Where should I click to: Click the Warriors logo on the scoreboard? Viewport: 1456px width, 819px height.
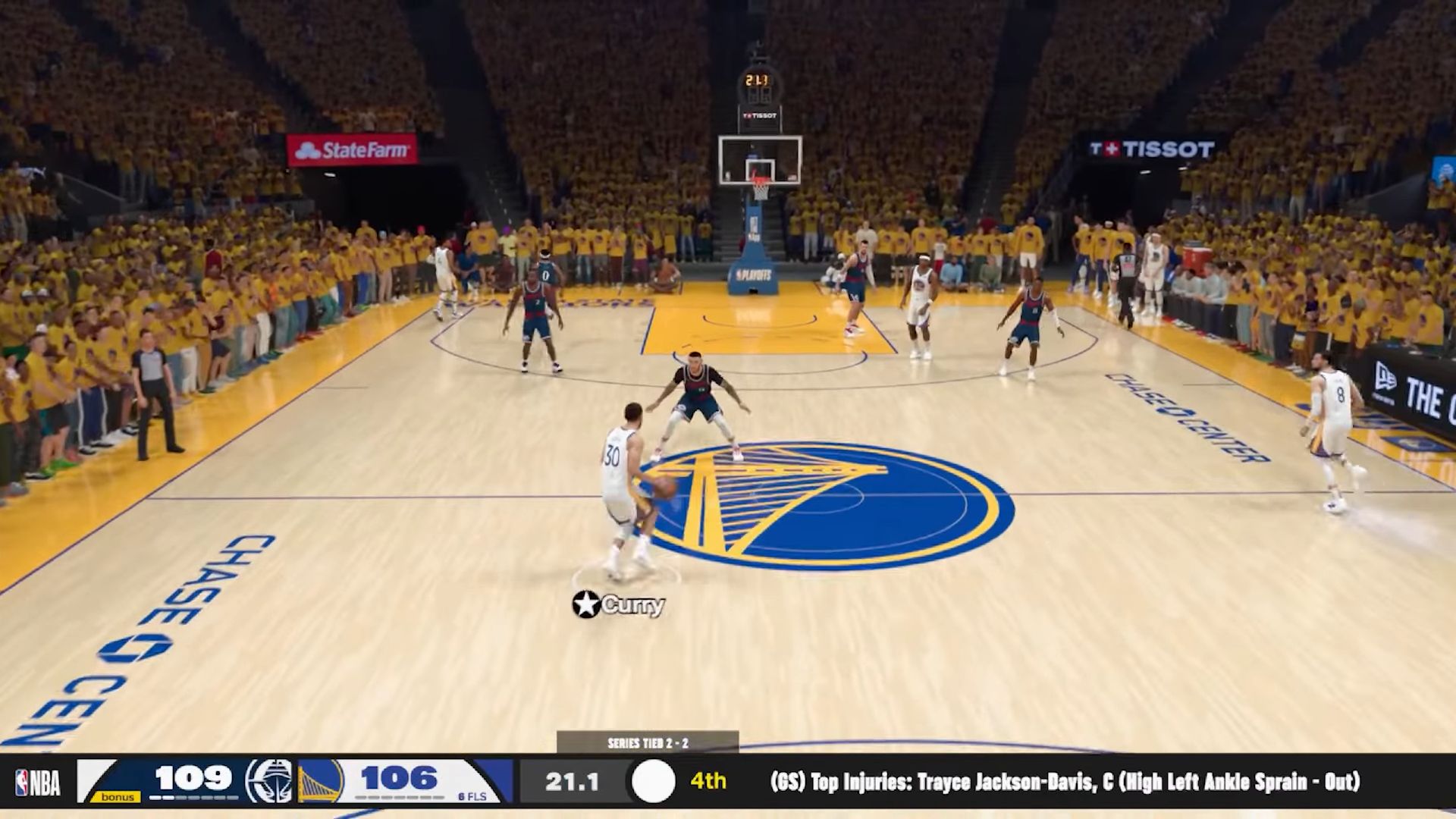pos(320,781)
